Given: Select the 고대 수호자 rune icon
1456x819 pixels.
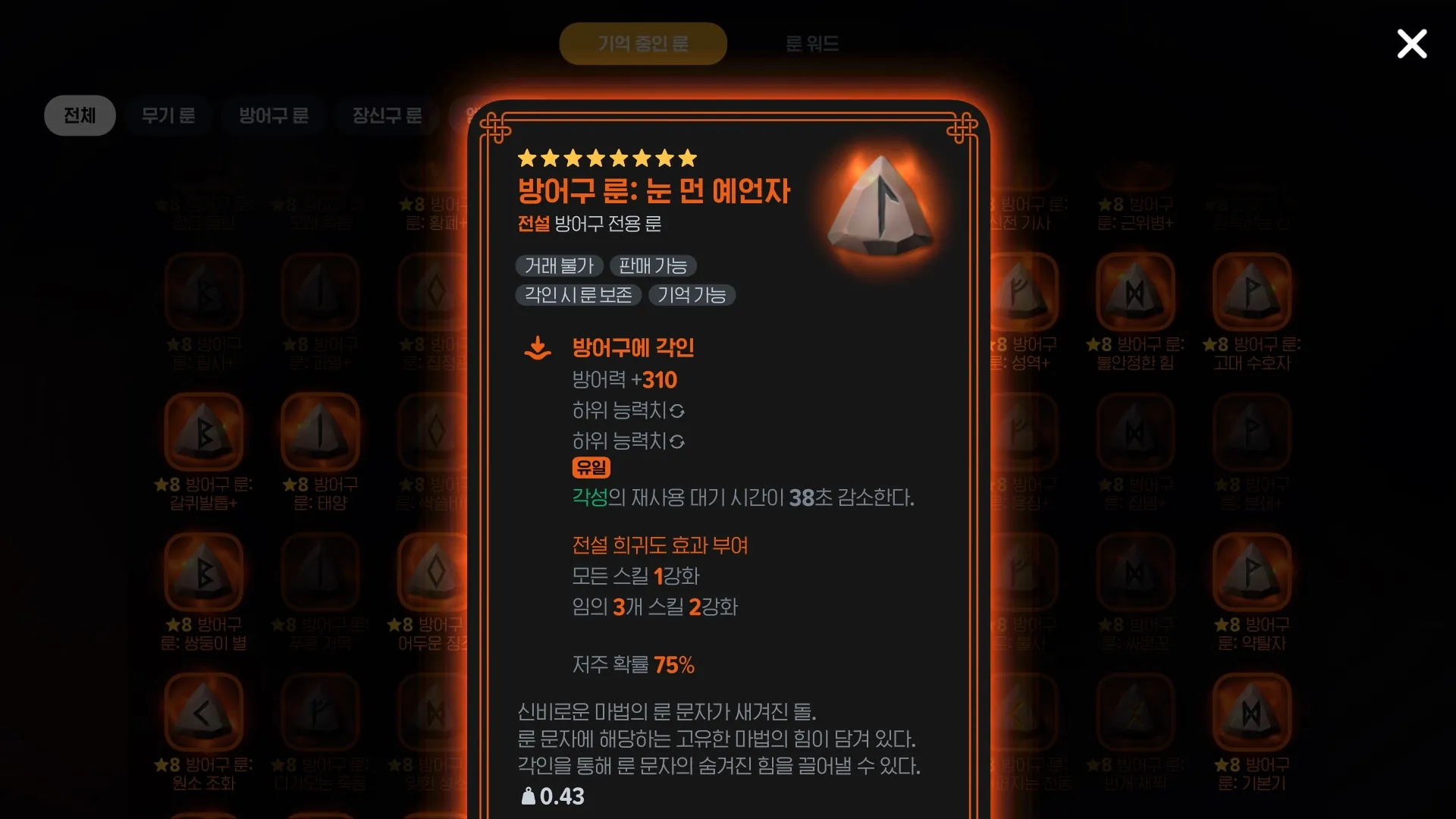Looking at the screenshot, I should point(1251,292).
